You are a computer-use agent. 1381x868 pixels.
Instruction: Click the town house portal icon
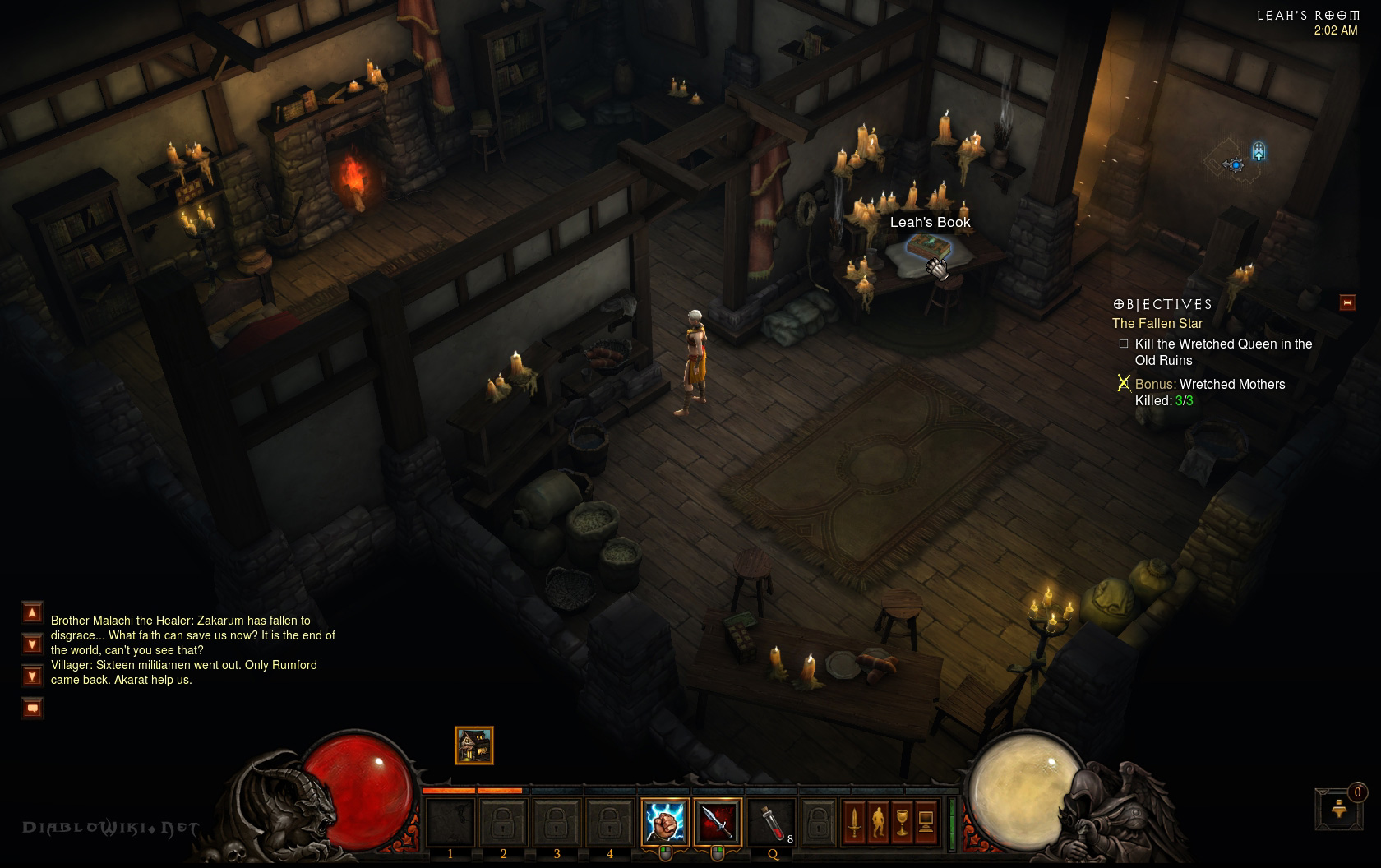pyautogui.click(x=474, y=746)
